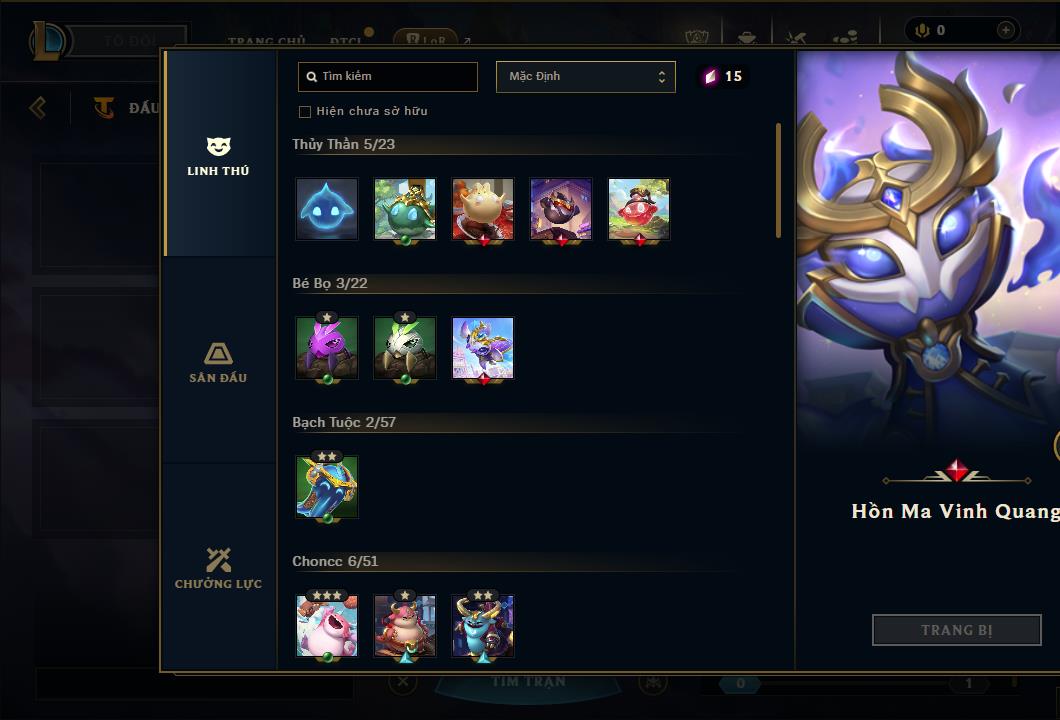1060x720 pixels.
Task: Choose the green sprite with gold crown
Action: click(405, 209)
